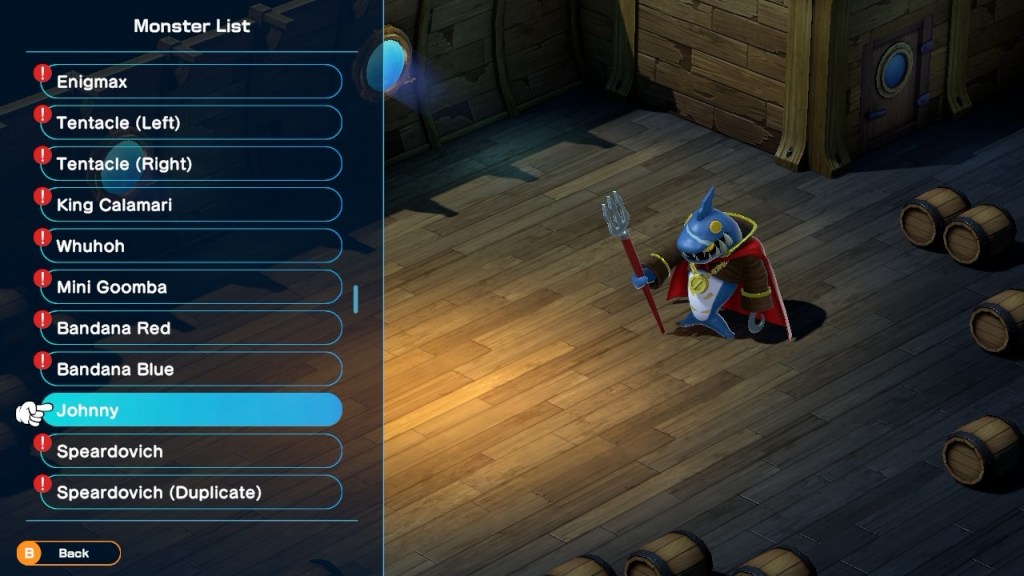Viewport: 1024px width, 576px height.
Task: Pick the Whuhoh monster entry
Action: tap(190, 246)
